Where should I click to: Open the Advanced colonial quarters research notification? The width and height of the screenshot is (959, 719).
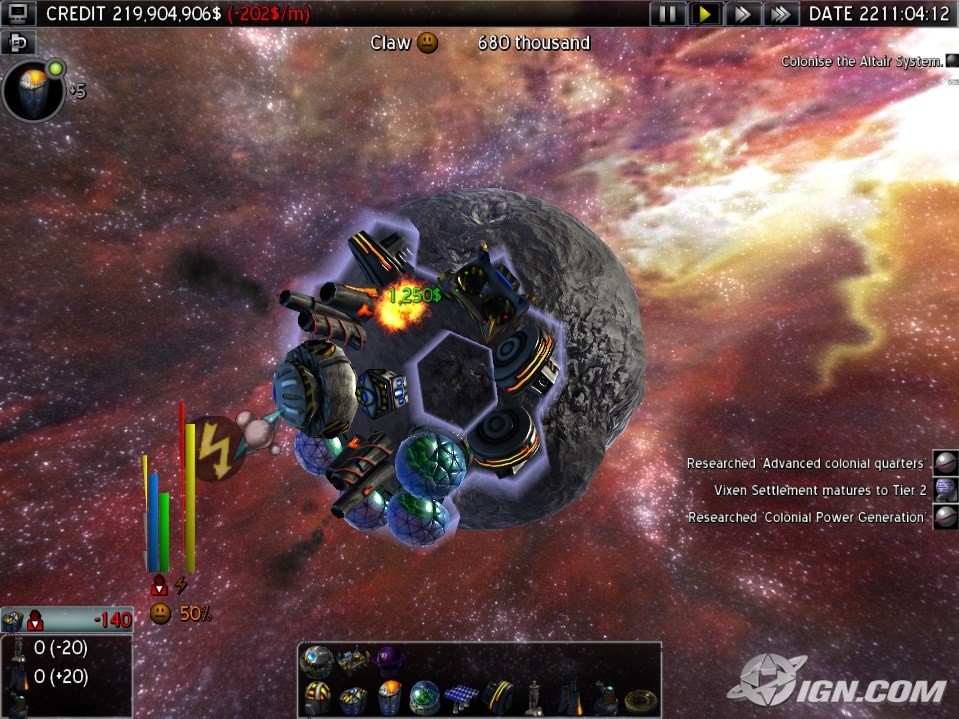tap(945, 463)
